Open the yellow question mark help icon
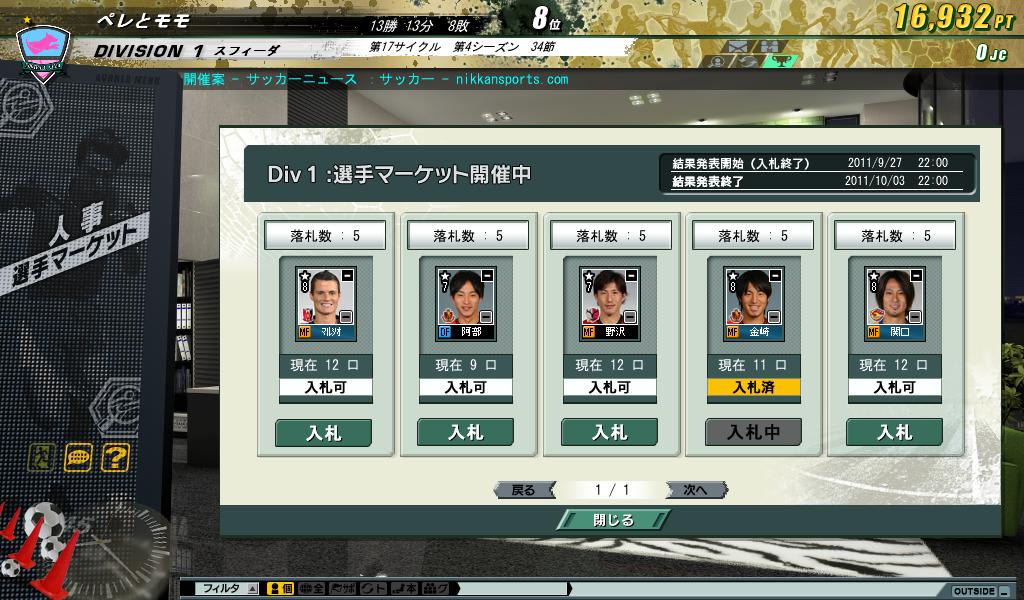Image resolution: width=1024 pixels, height=600 pixels. pos(115,458)
